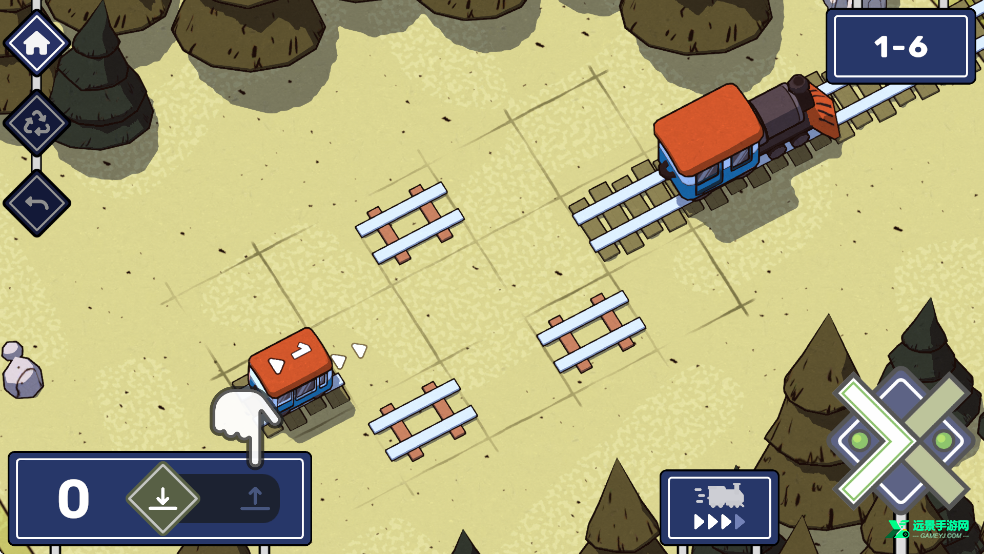Open the 1-6 level indicator

click(x=900, y=47)
